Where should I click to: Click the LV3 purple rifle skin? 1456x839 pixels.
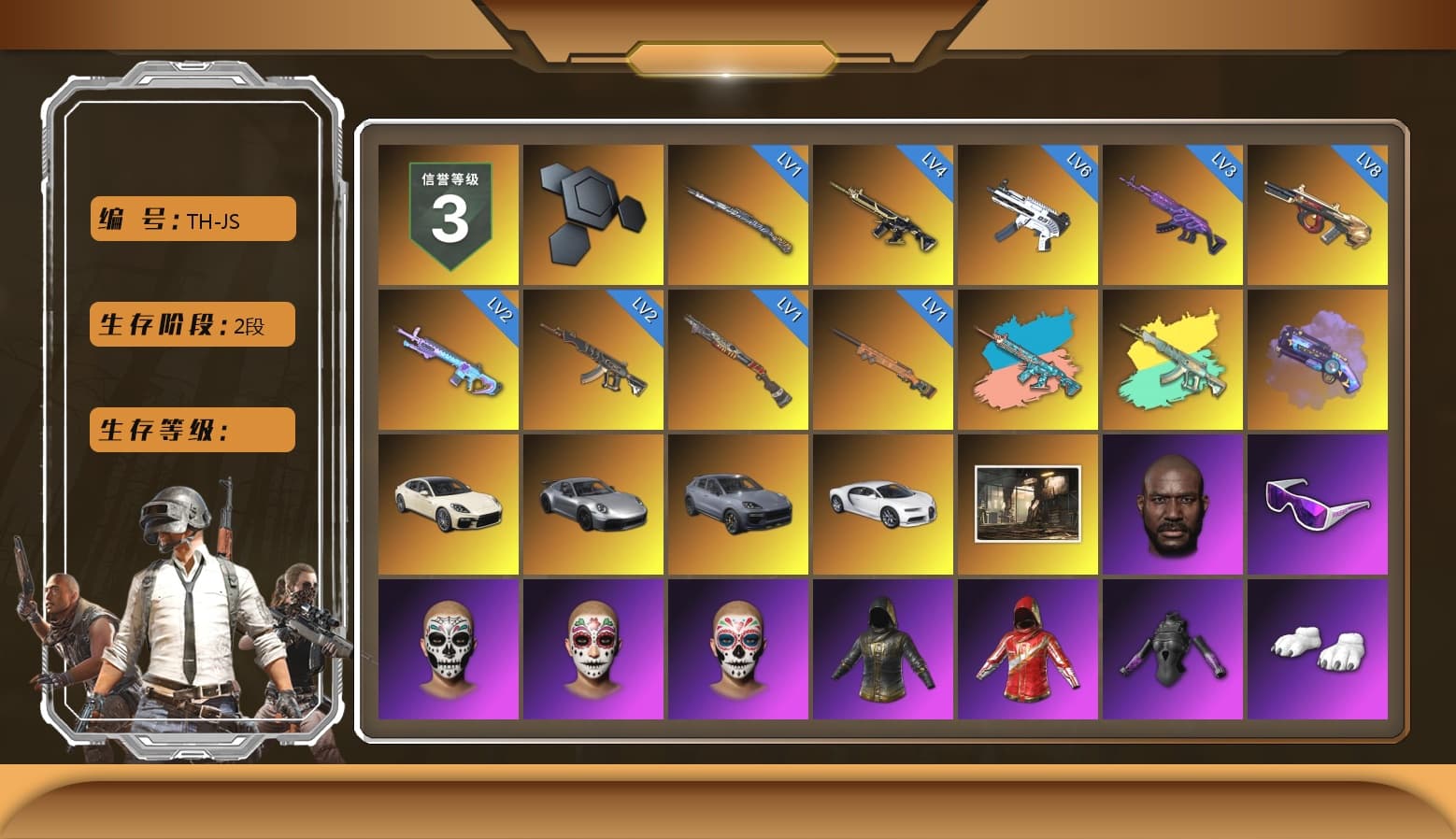1172,215
